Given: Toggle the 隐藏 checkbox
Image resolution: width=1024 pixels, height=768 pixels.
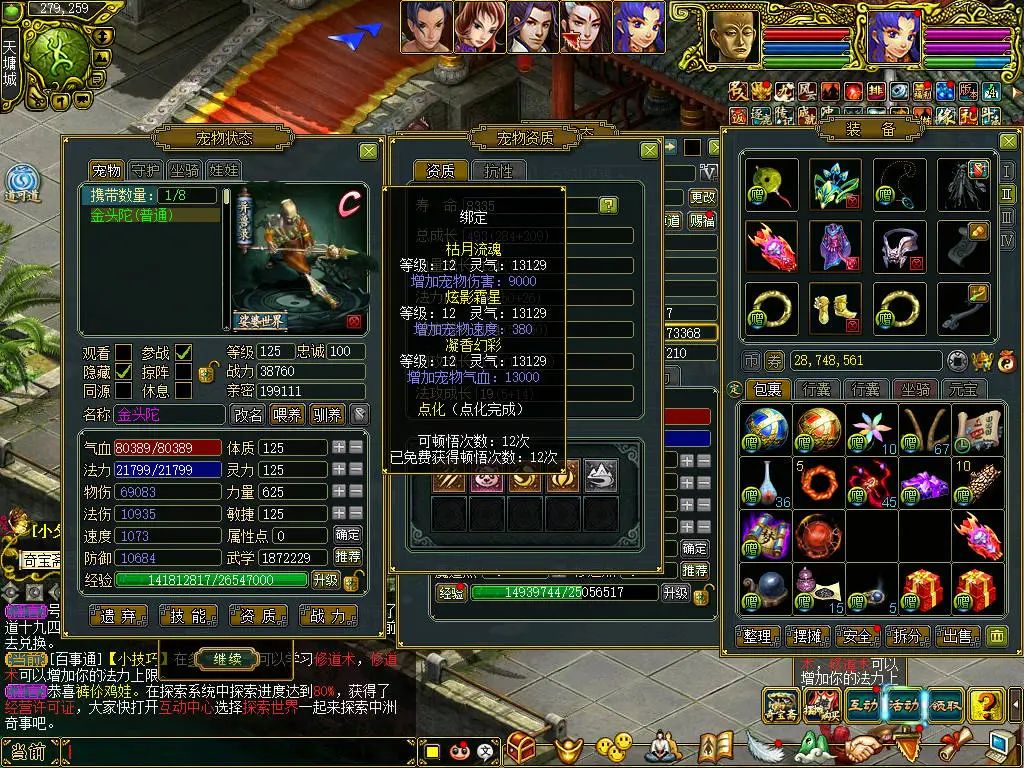Looking at the screenshot, I should [124, 371].
